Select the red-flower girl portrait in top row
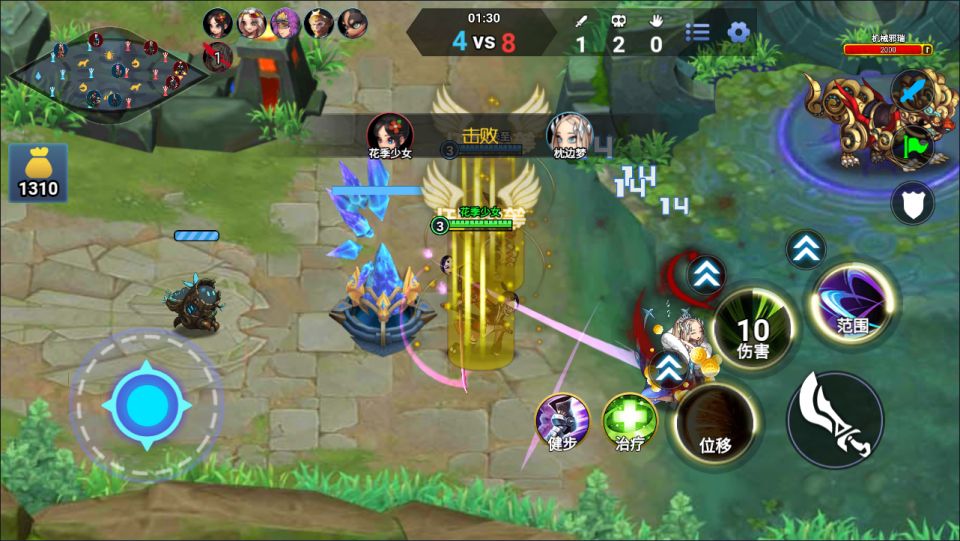 [x=218, y=23]
